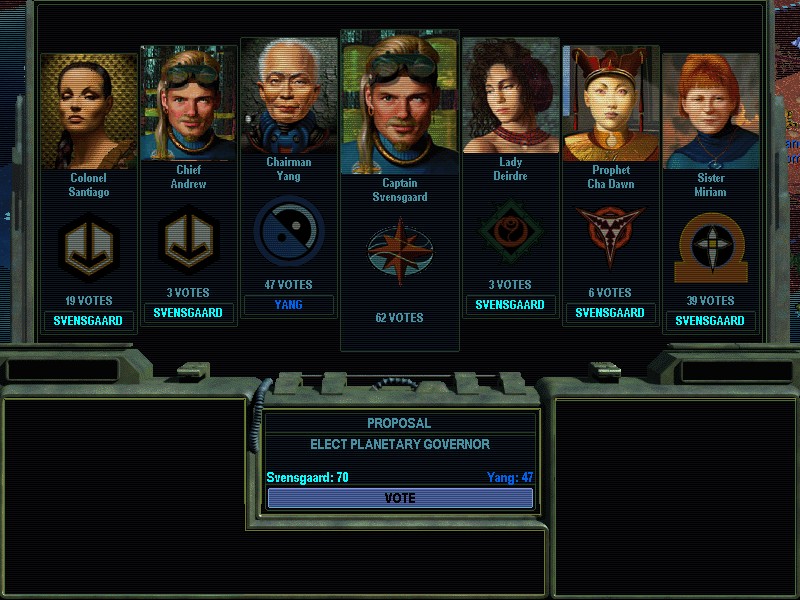Choose Chairman Yang's portrait

[289, 95]
